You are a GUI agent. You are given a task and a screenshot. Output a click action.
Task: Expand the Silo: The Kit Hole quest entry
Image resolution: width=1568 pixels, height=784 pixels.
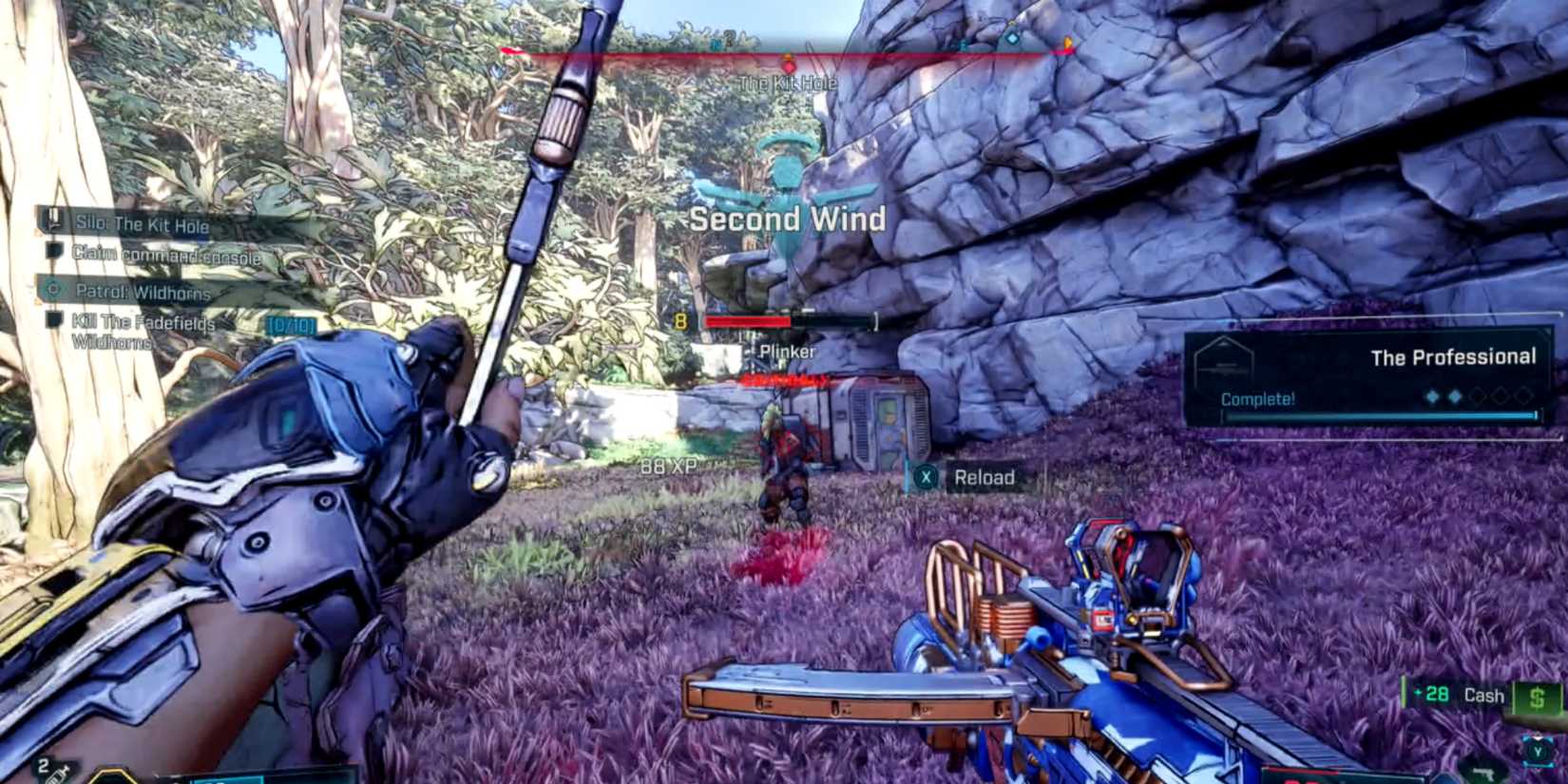pyautogui.click(x=143, y=225)
